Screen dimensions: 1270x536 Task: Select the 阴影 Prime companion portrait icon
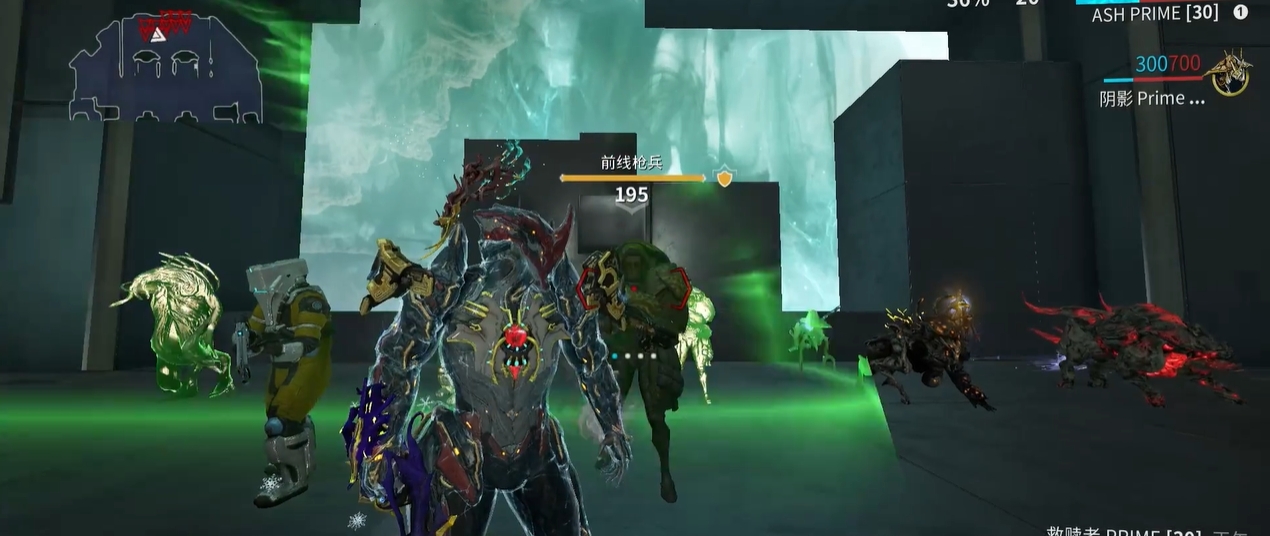point(1229,74)
